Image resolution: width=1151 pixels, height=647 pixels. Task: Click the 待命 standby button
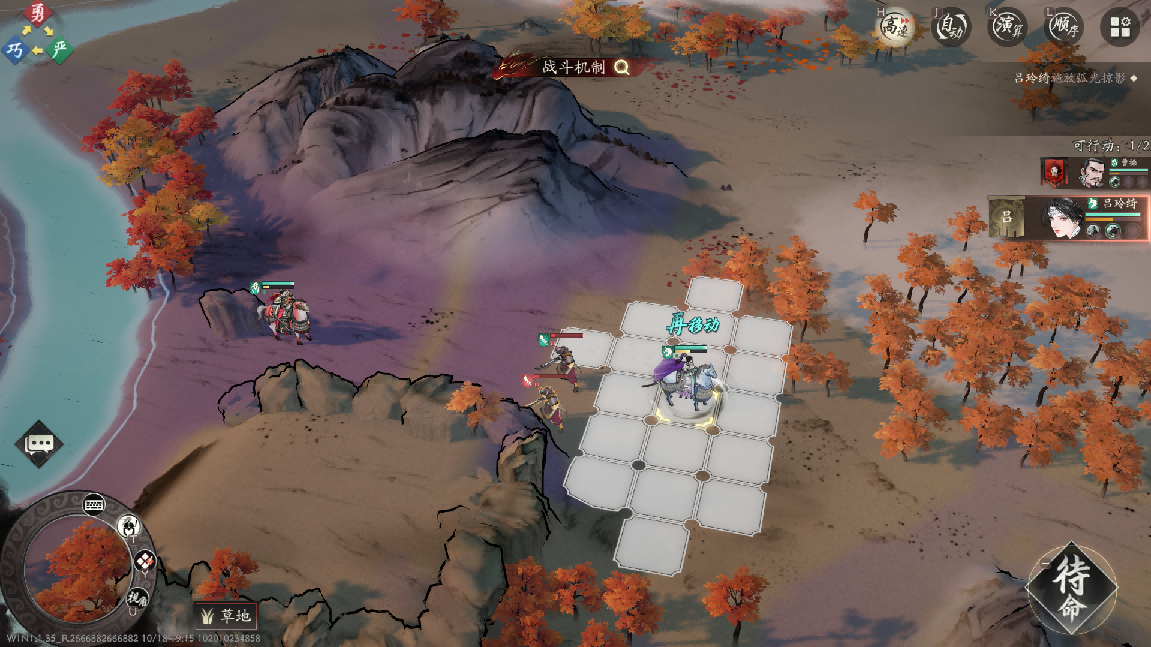[1071, 589]
